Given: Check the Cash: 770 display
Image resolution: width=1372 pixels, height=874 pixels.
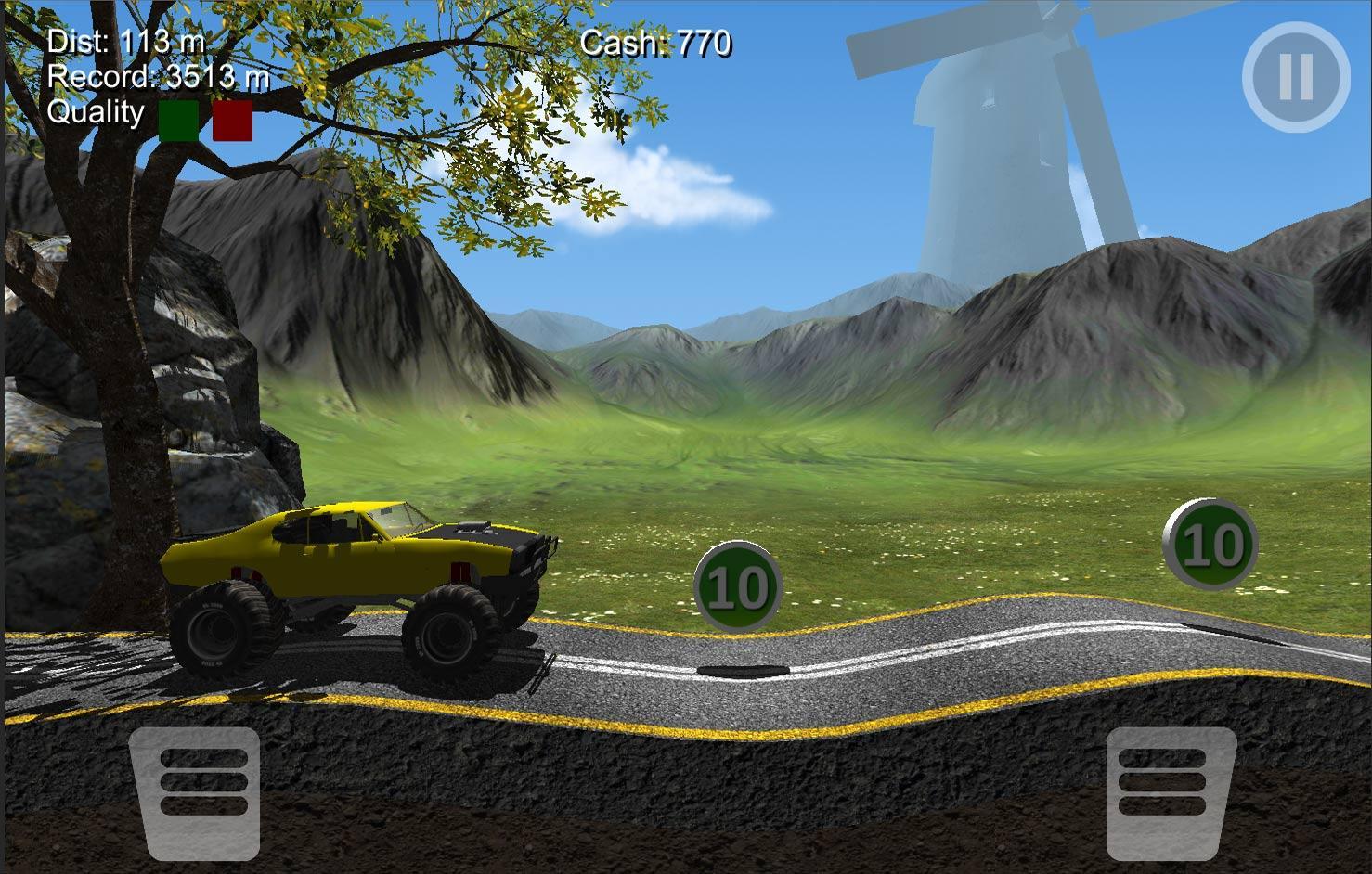Looking at the screenshot, I should 657,44.
